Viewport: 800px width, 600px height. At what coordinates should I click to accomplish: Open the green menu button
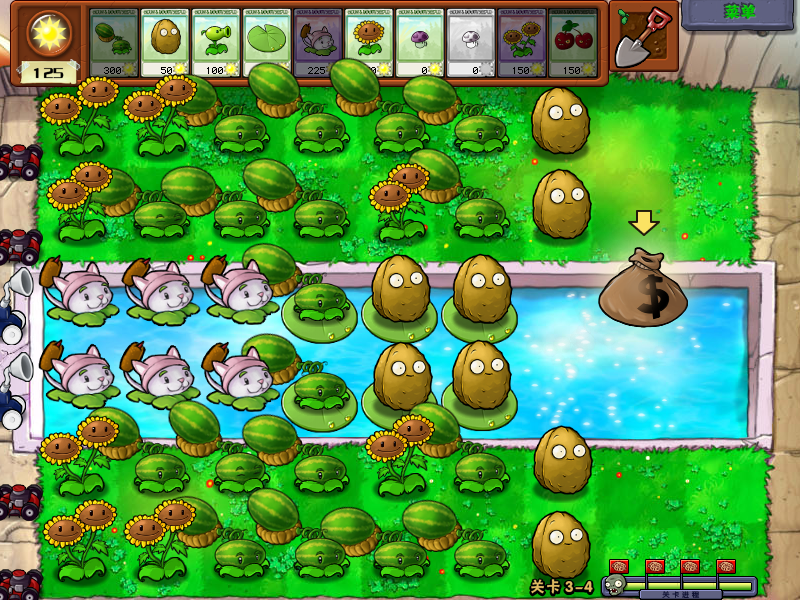pos(740,14)
